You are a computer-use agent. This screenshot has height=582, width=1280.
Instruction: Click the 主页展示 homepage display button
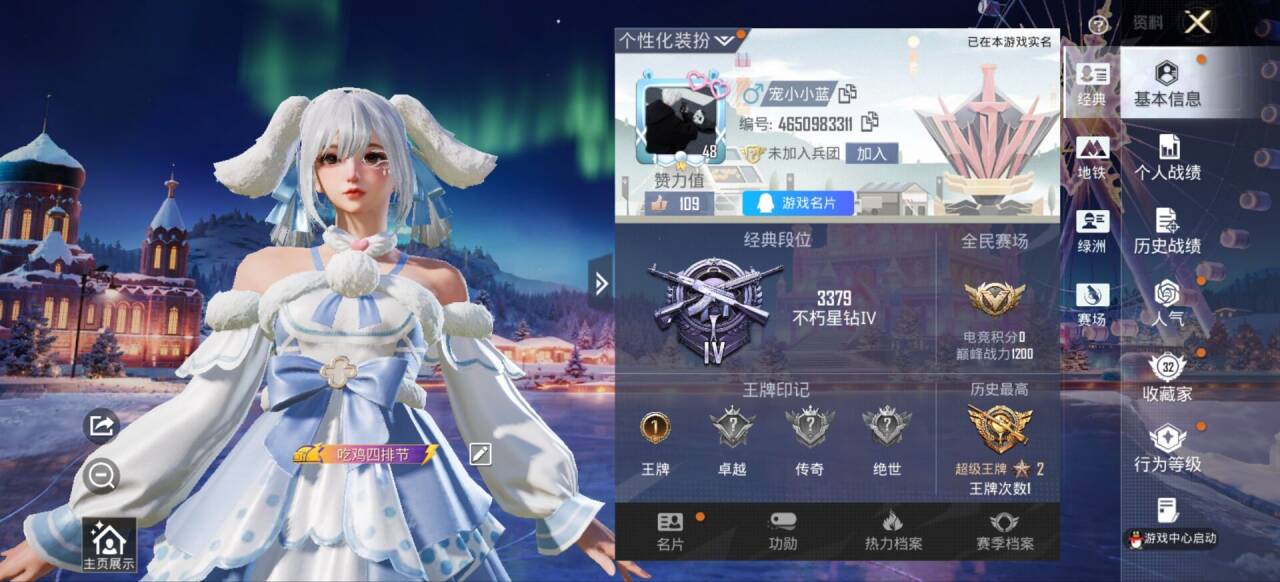pyautogui.click(x=108, y=546)
